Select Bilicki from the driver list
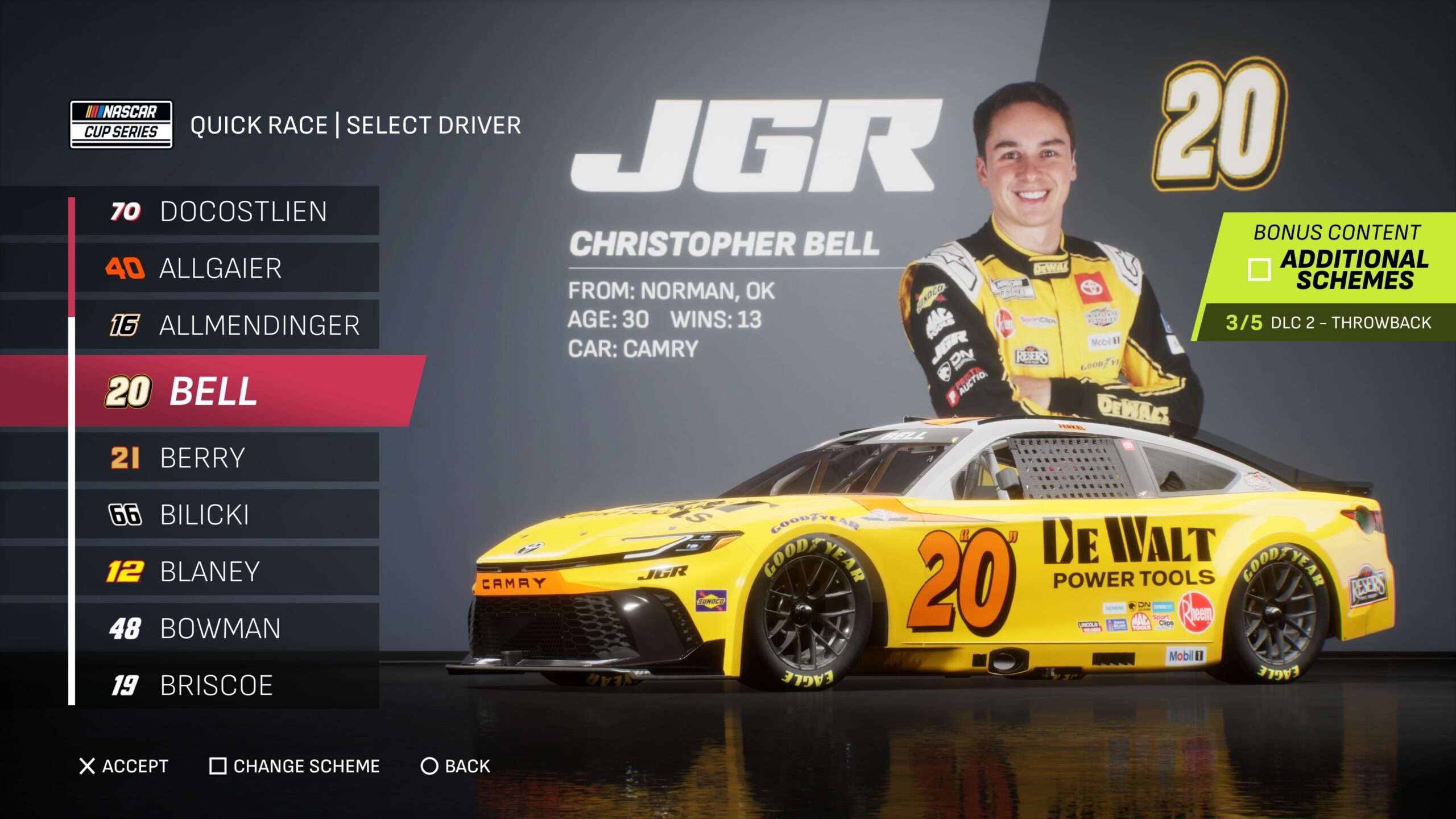Image resolution: width=1456 pixels, height=819 pixels. click(x=227, y=515)
